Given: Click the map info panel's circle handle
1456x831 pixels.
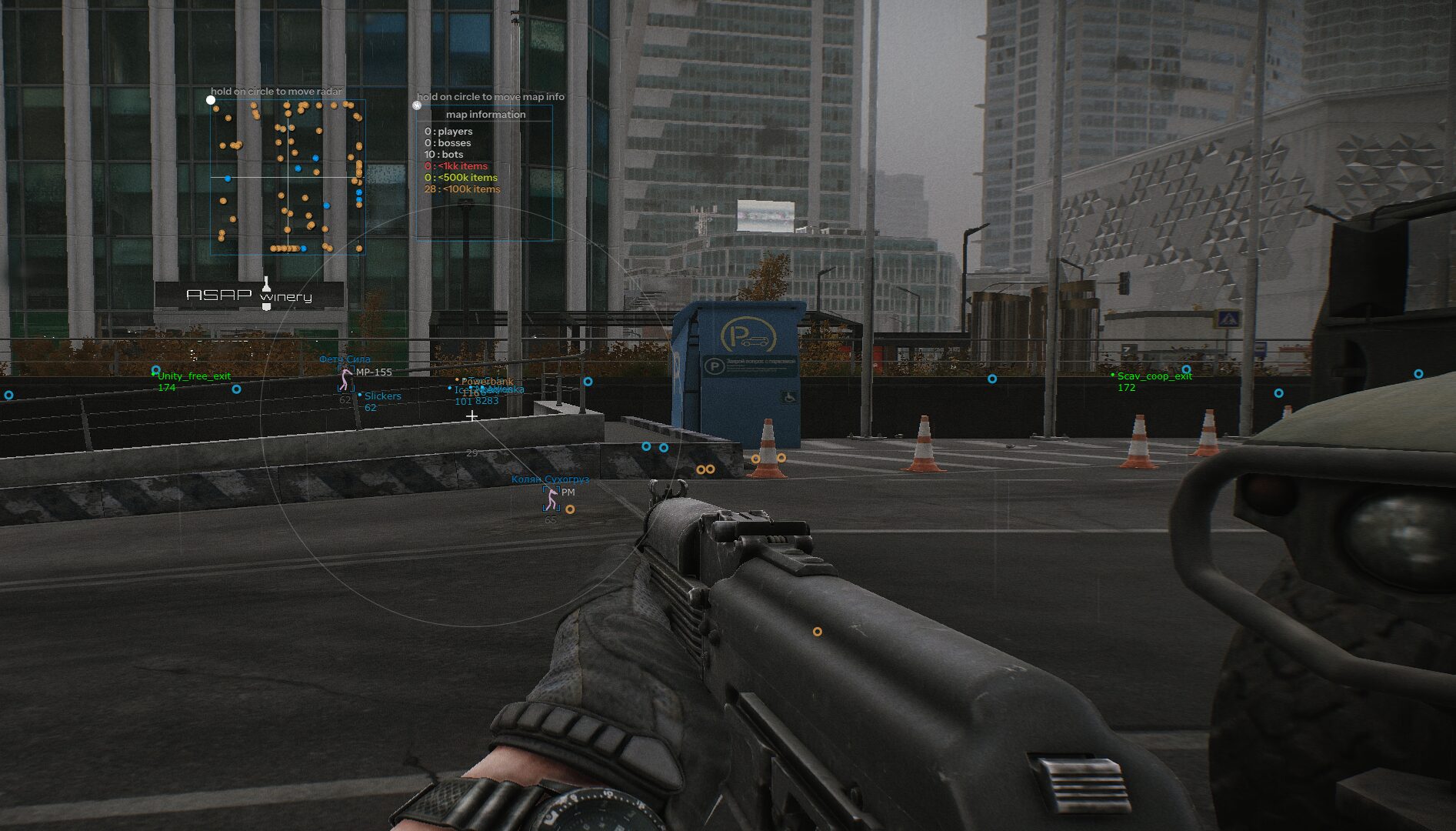Looking at the screenshot, I should click(417, 105).
